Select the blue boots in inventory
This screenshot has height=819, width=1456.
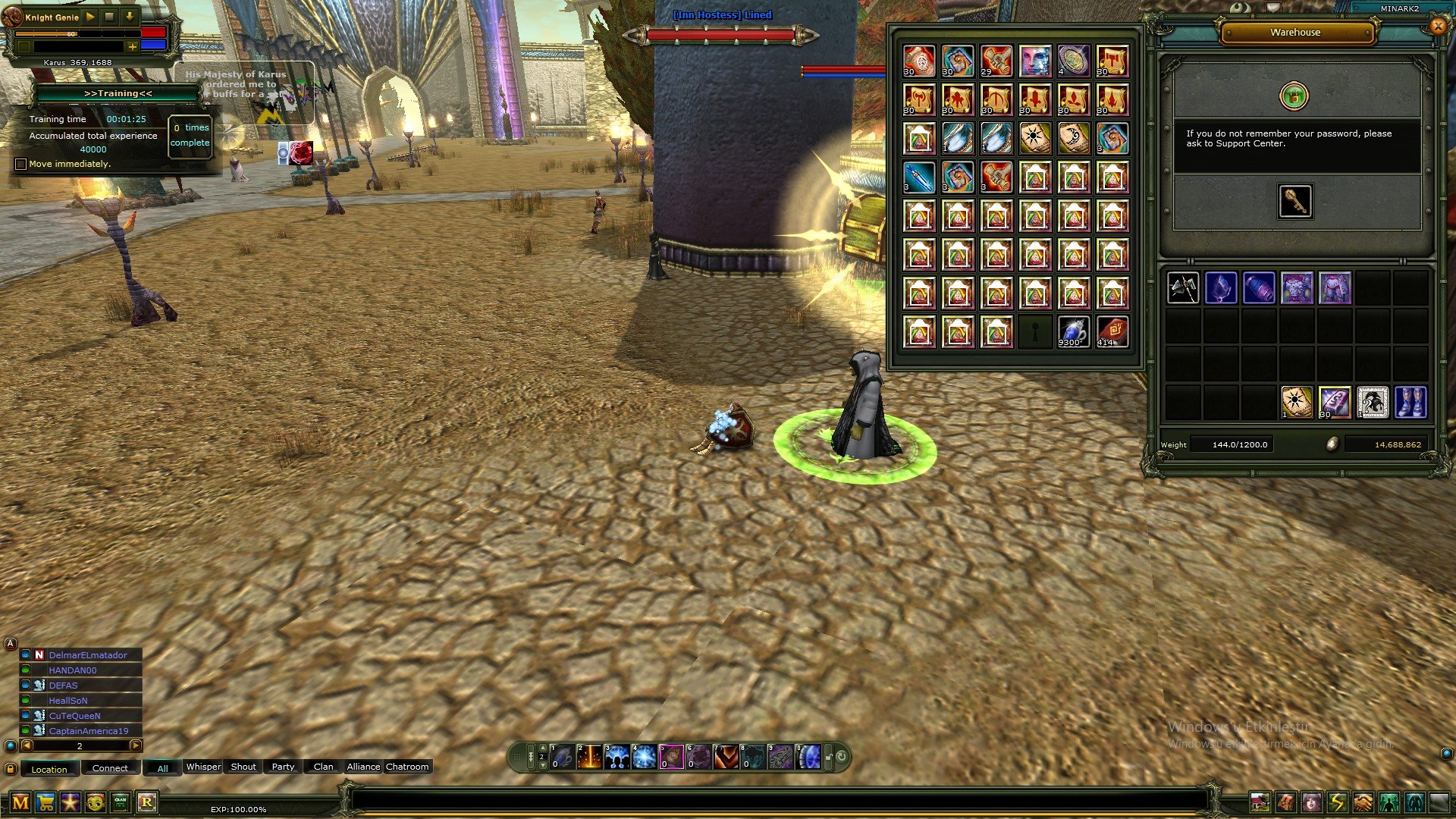(x=1410, y=402)
